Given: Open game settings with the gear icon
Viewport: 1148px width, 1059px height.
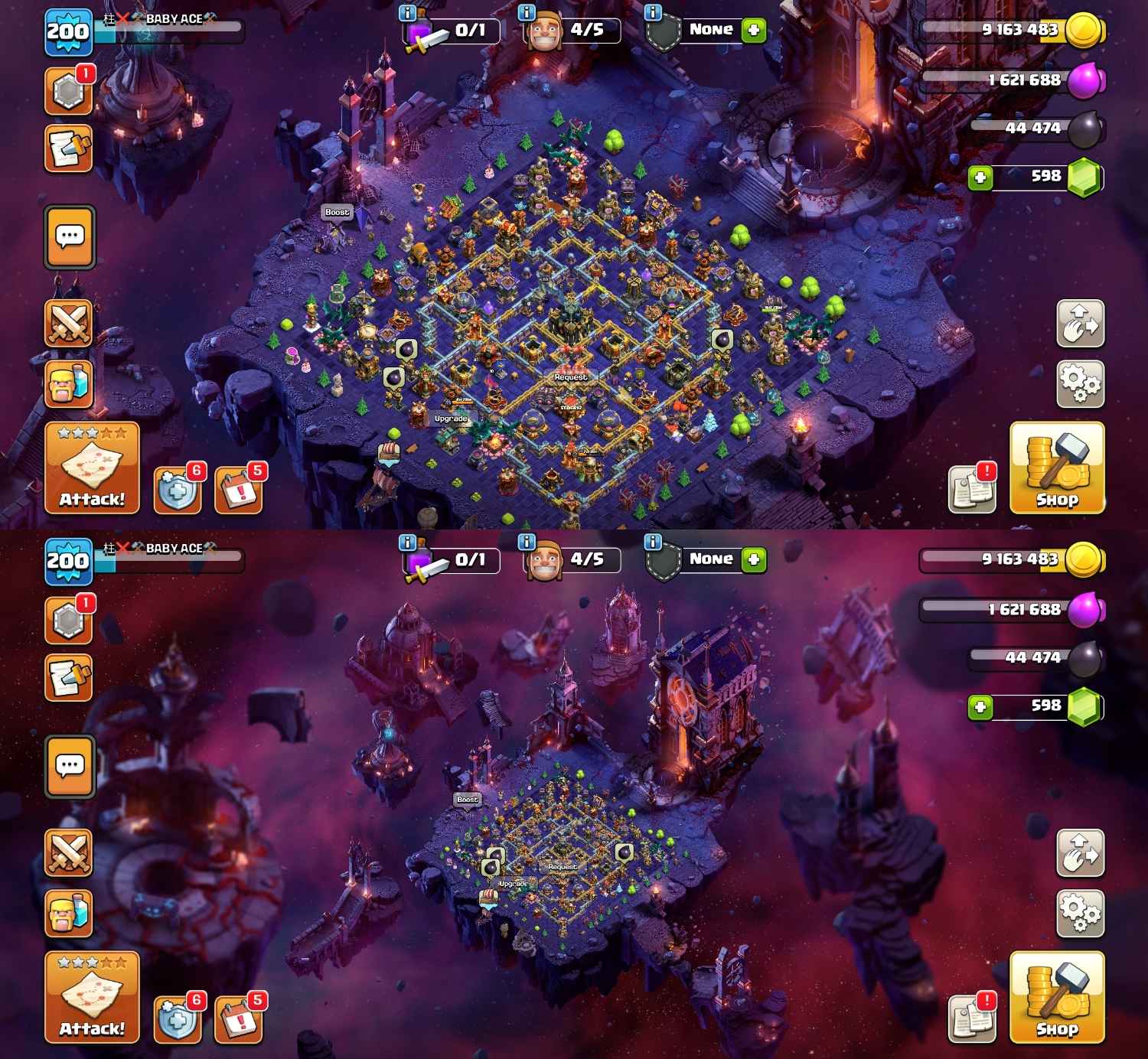Looking at the screenshot, I should 1081,383.
